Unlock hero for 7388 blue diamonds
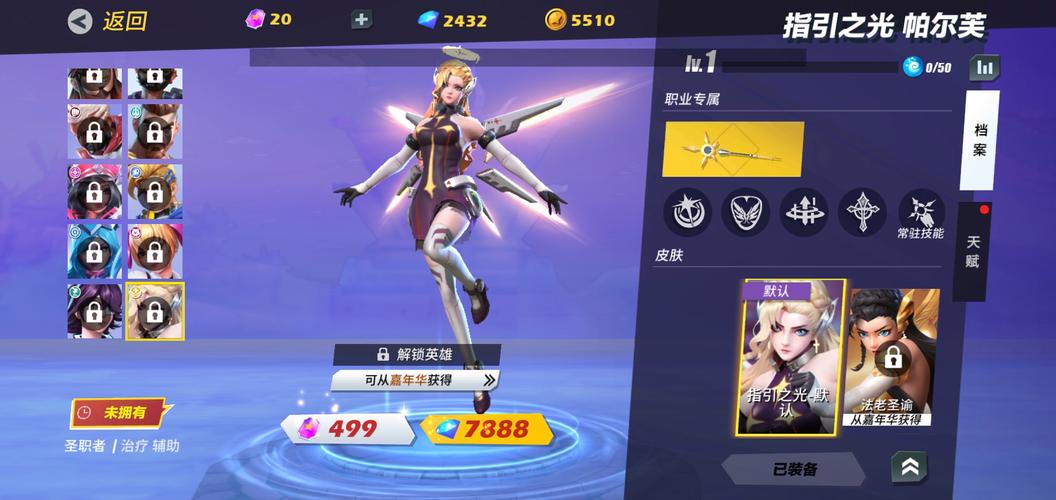The image size is (1056, 500). click(488, 429)
